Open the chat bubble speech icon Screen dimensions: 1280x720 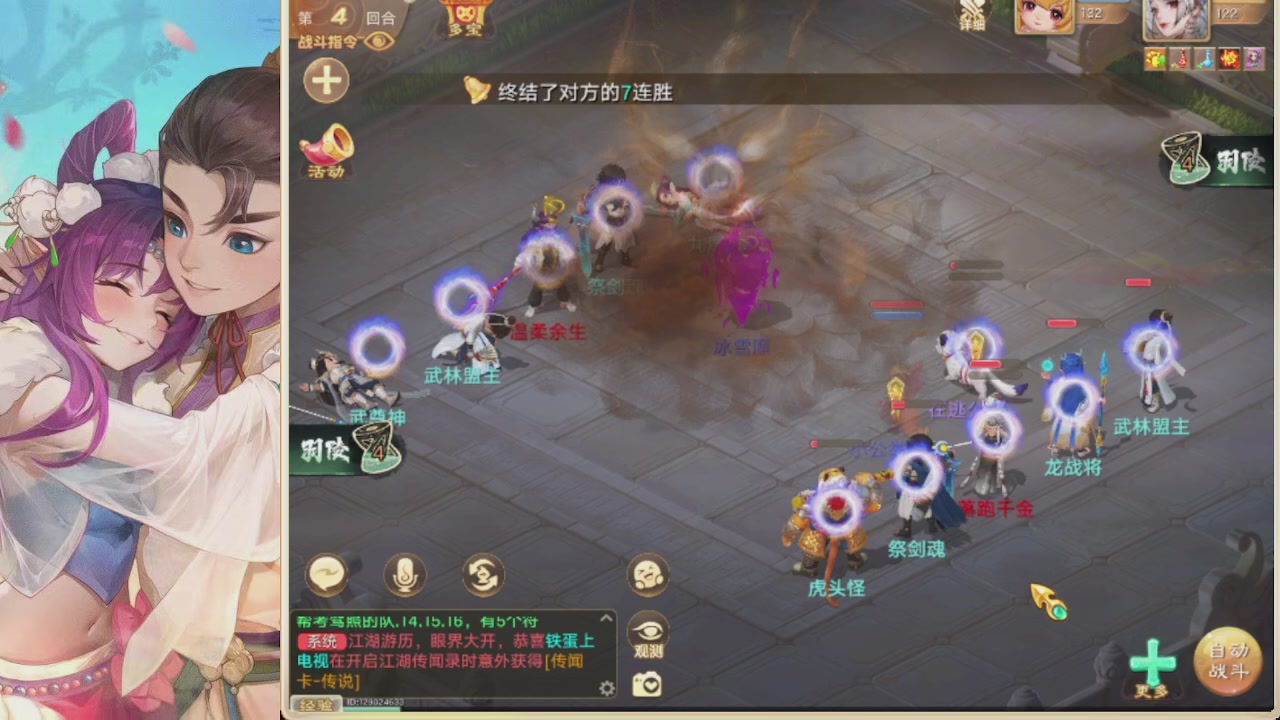327,574
